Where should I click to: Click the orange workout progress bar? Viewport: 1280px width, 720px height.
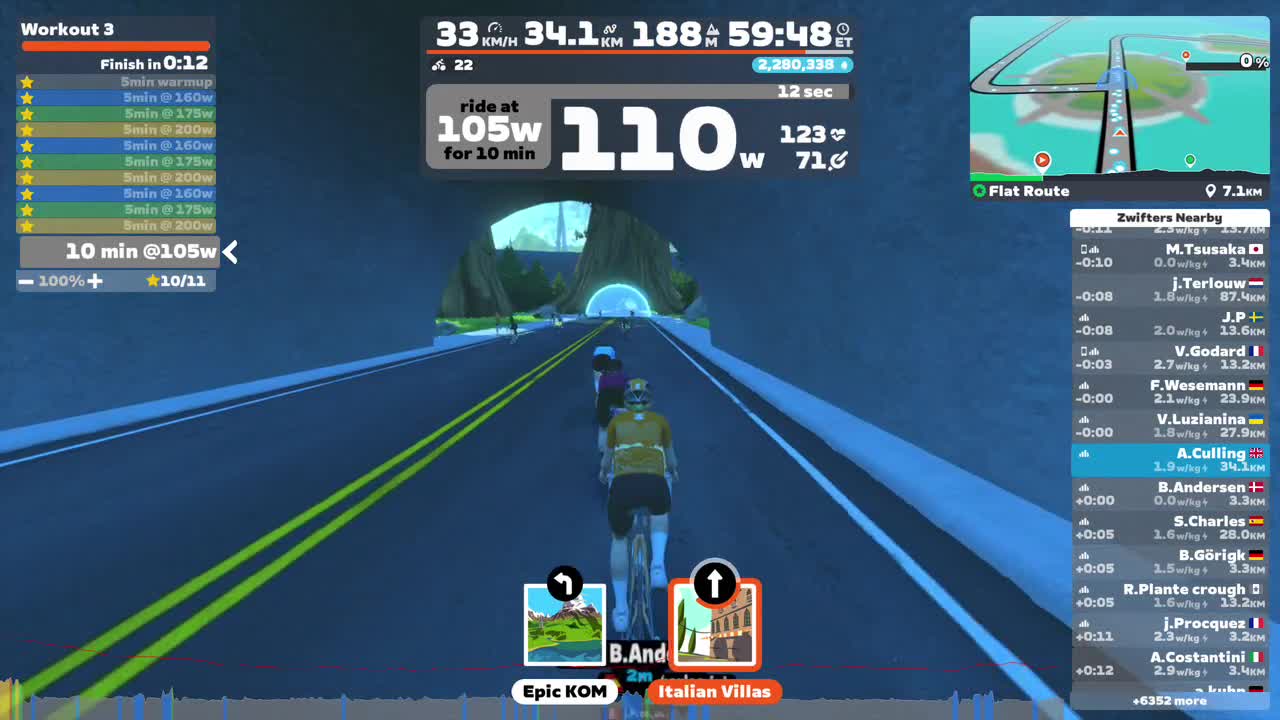pos(115,45)
